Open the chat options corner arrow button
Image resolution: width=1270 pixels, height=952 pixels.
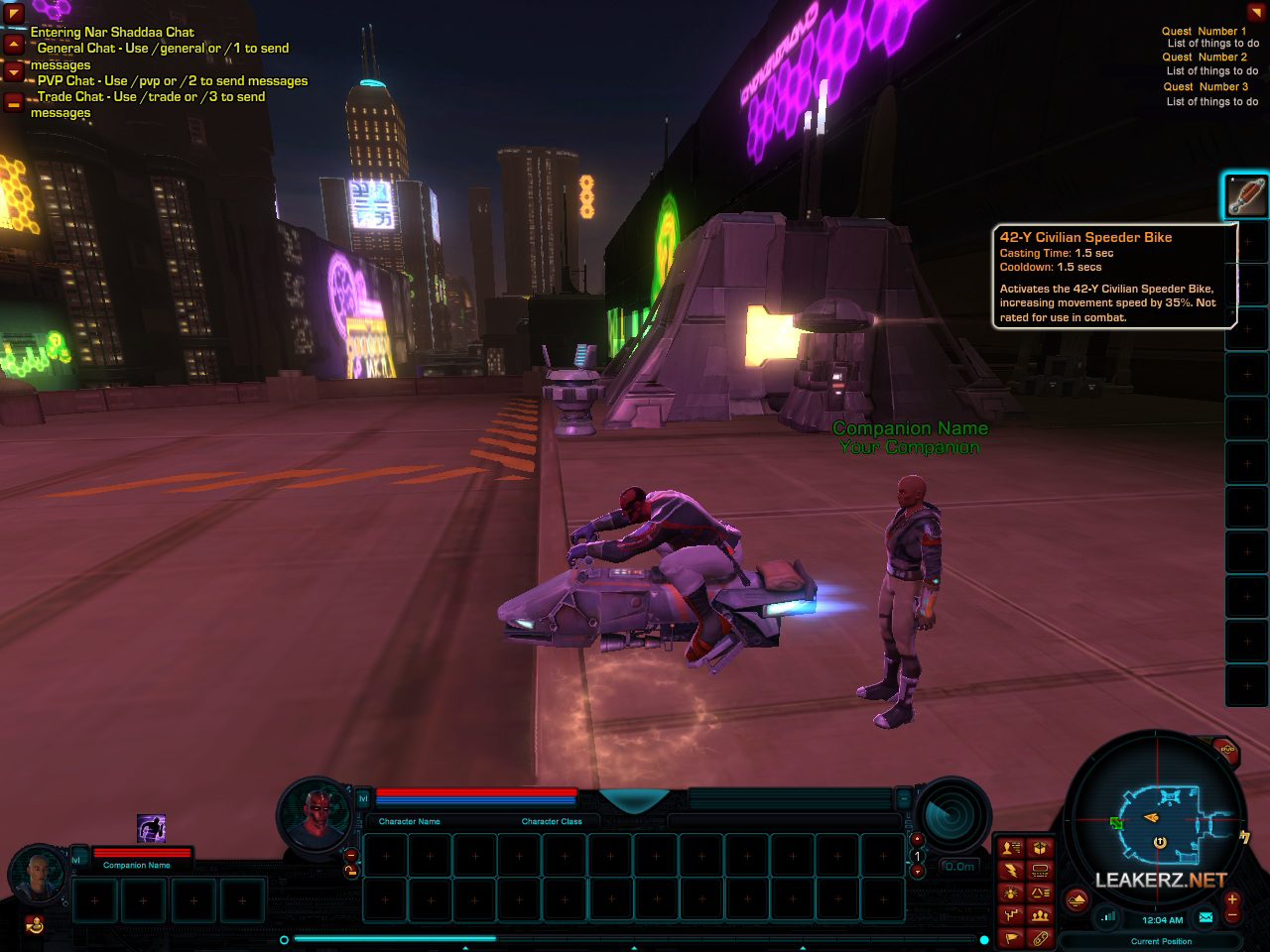click(14, 14)
